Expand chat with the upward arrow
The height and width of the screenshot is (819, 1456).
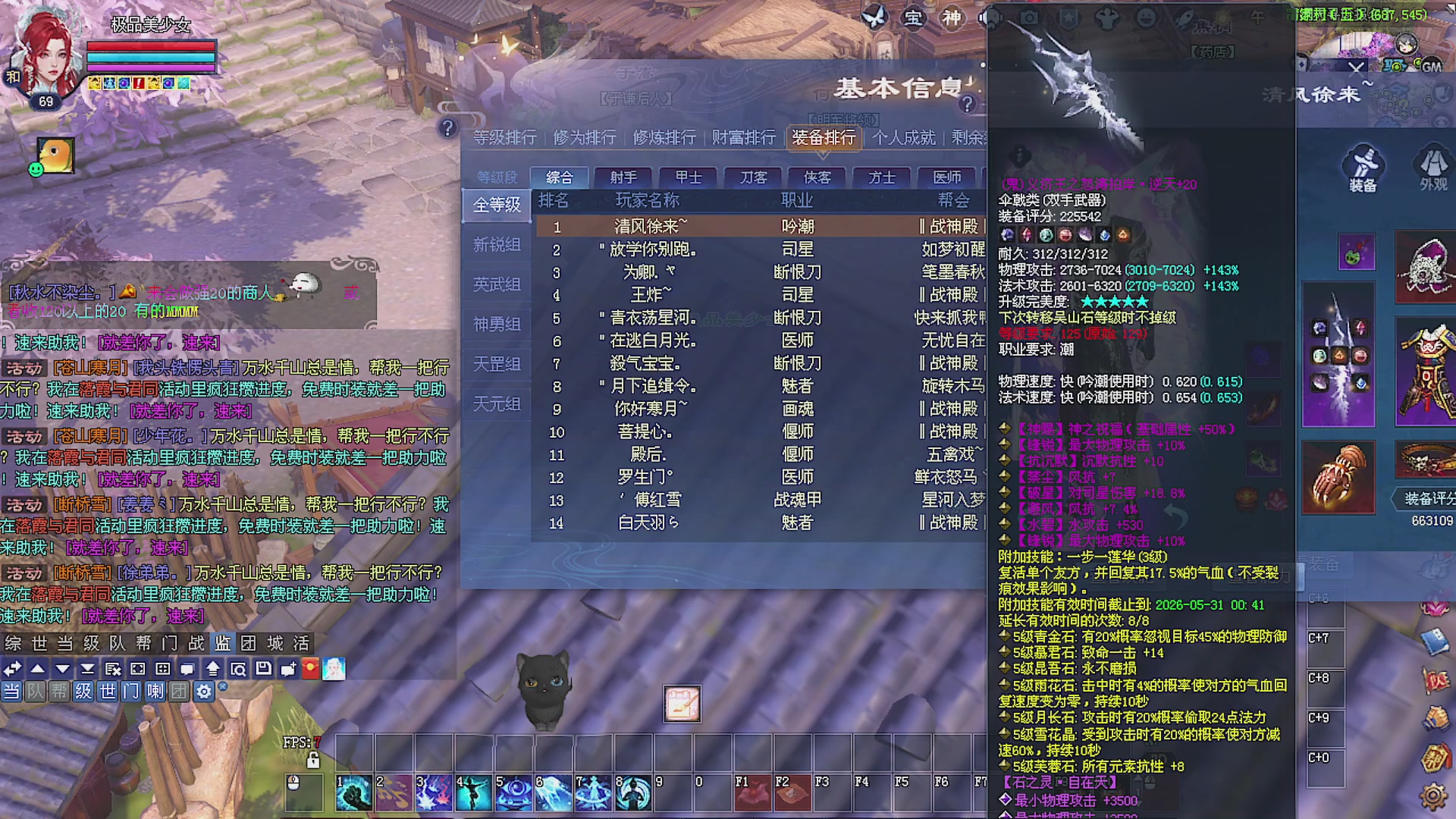pos(38,668)
